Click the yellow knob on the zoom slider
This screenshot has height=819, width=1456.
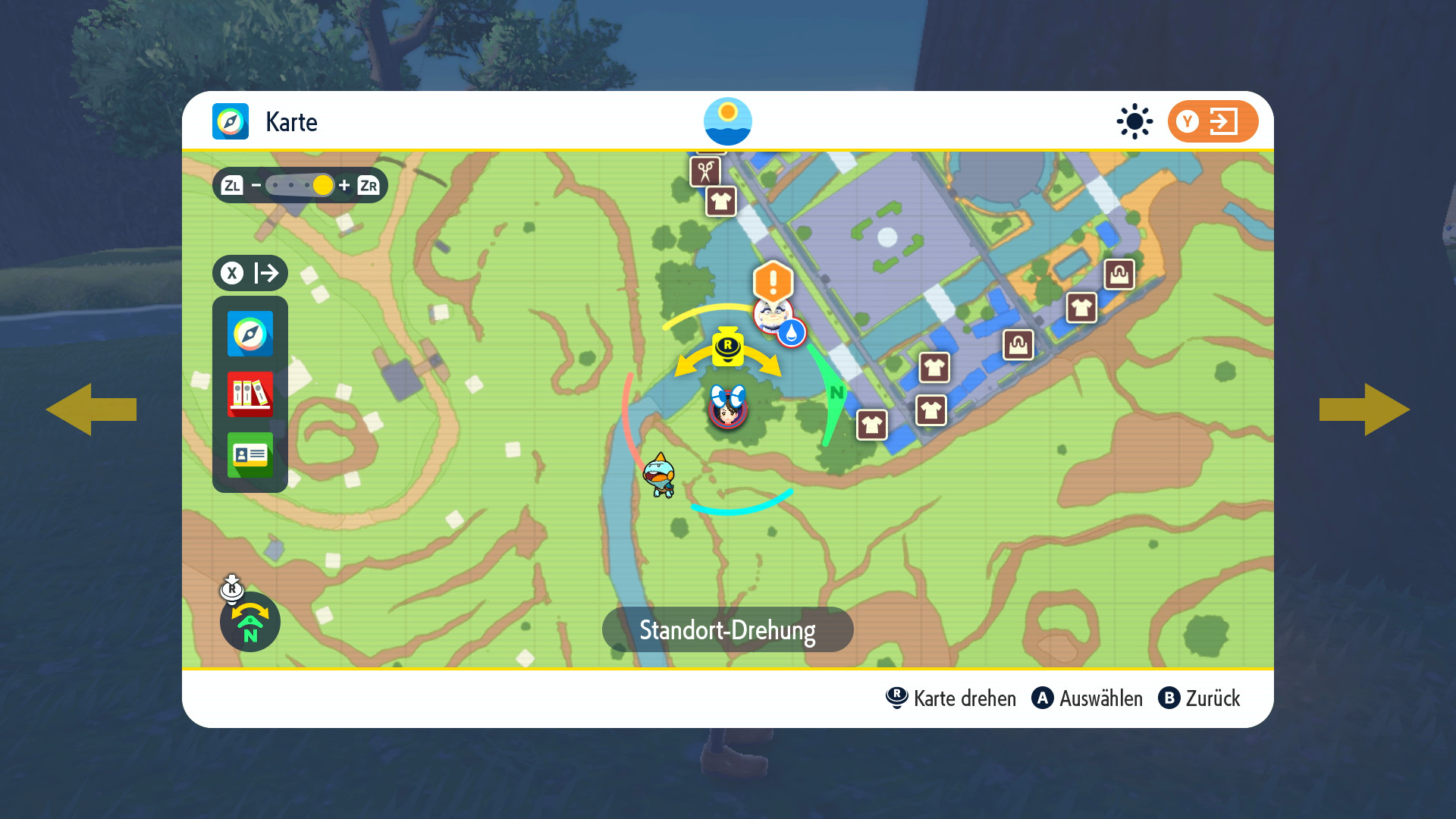coord(323,185)
